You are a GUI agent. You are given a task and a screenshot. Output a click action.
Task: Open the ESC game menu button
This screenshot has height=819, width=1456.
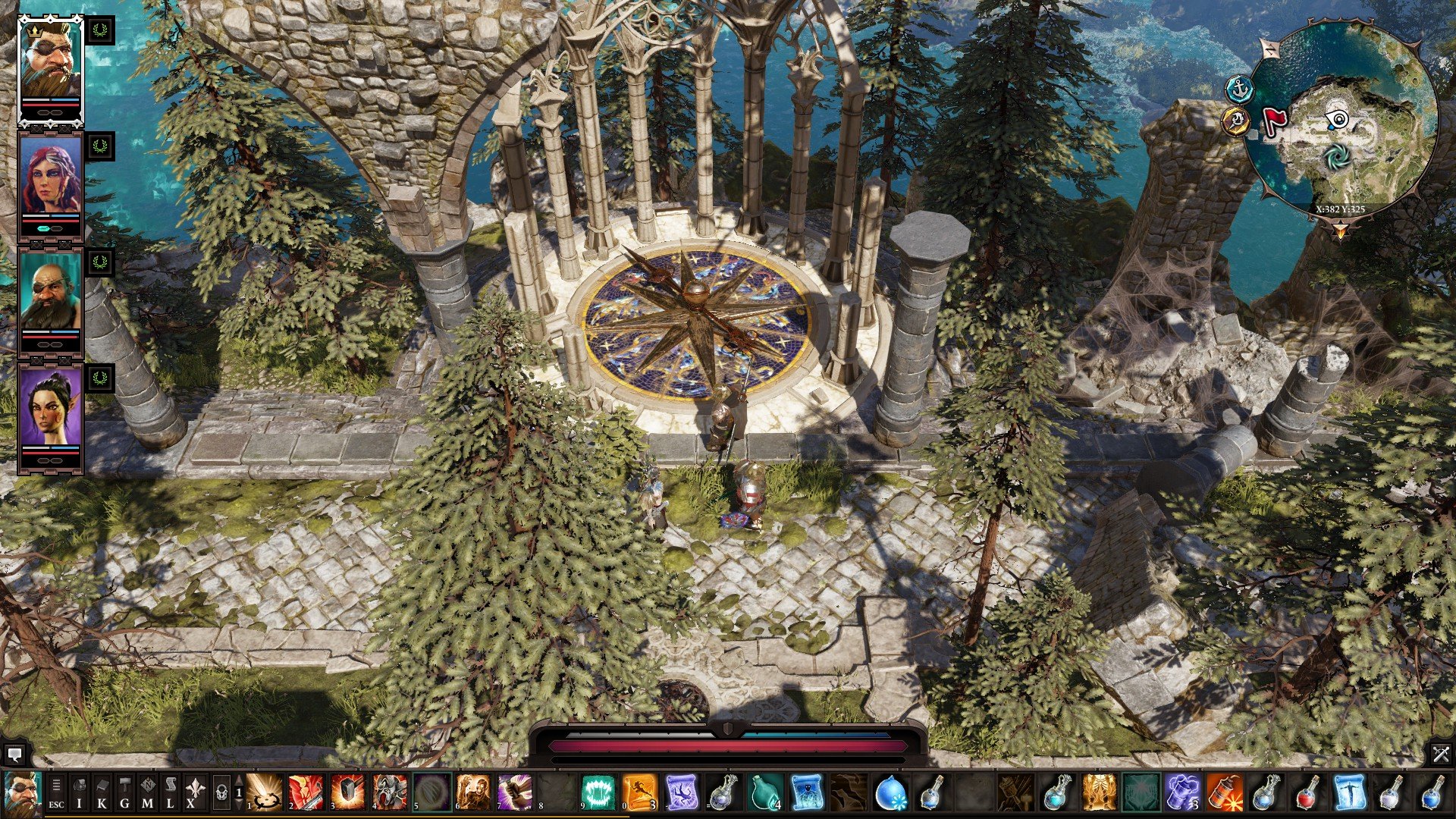pyautogui.click(x=56, y=792)
